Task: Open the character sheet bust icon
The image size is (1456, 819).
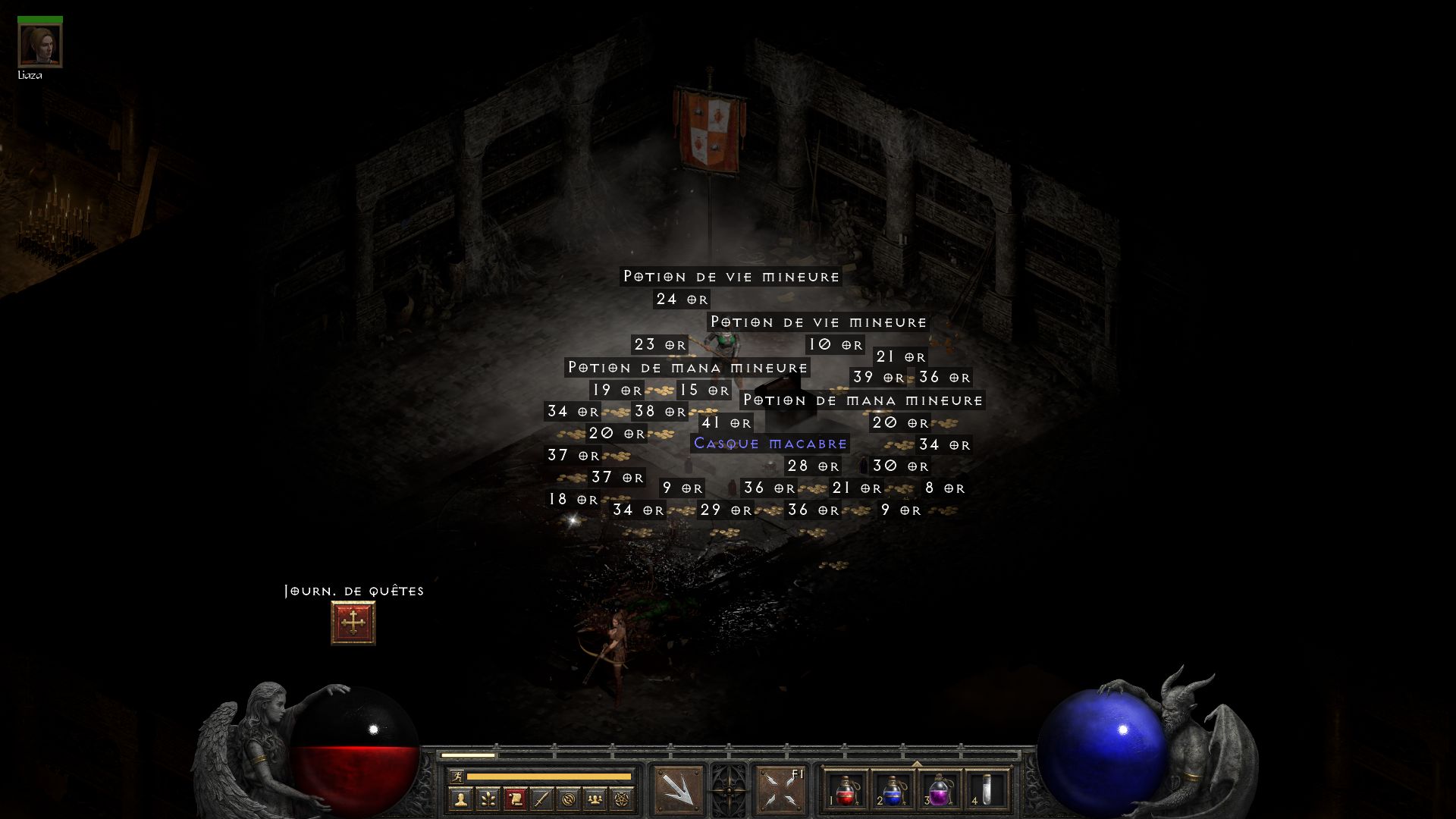Action: 460,799
